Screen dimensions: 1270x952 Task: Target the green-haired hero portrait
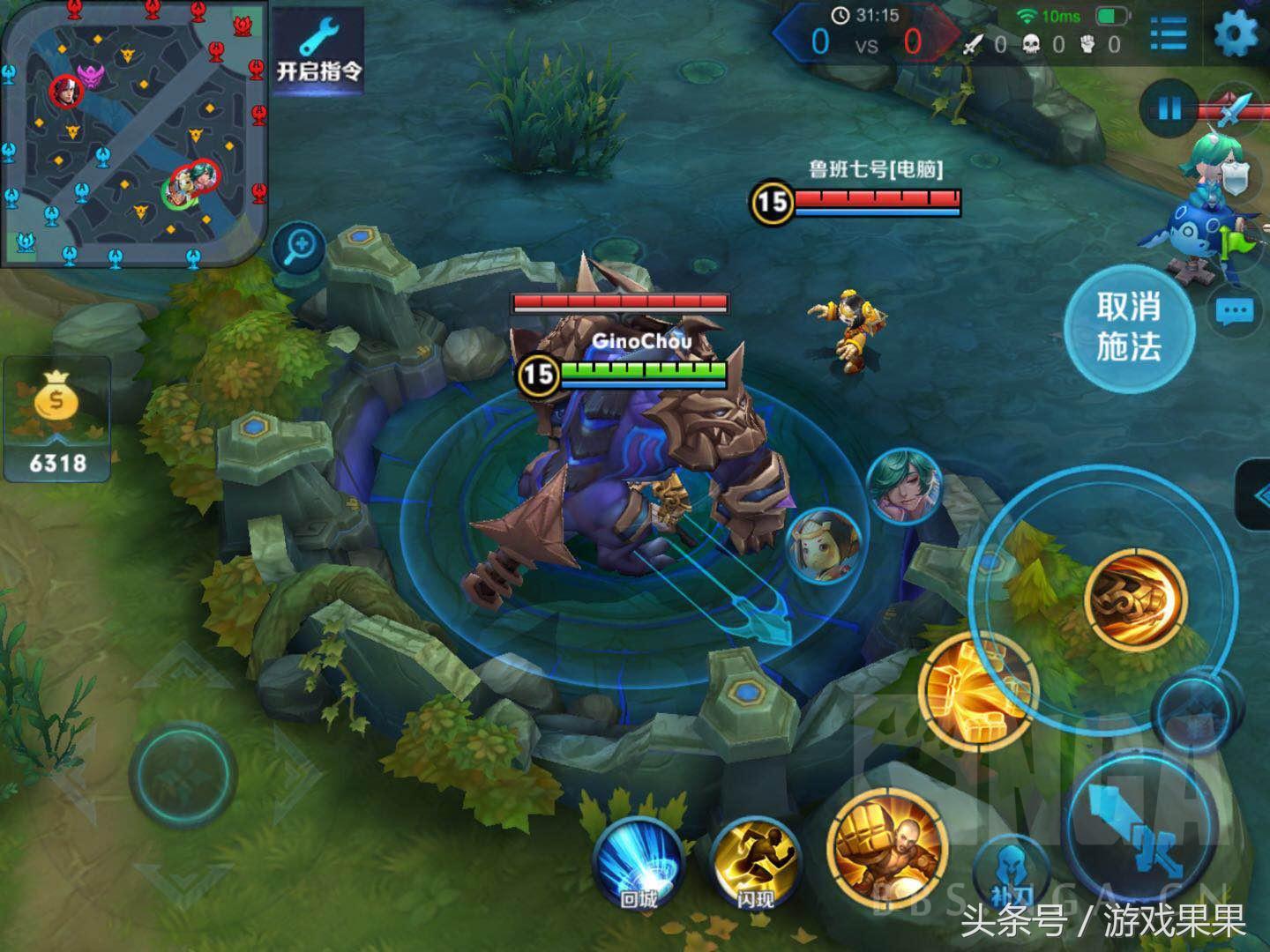pyautogui.click(x=904, y=485)
